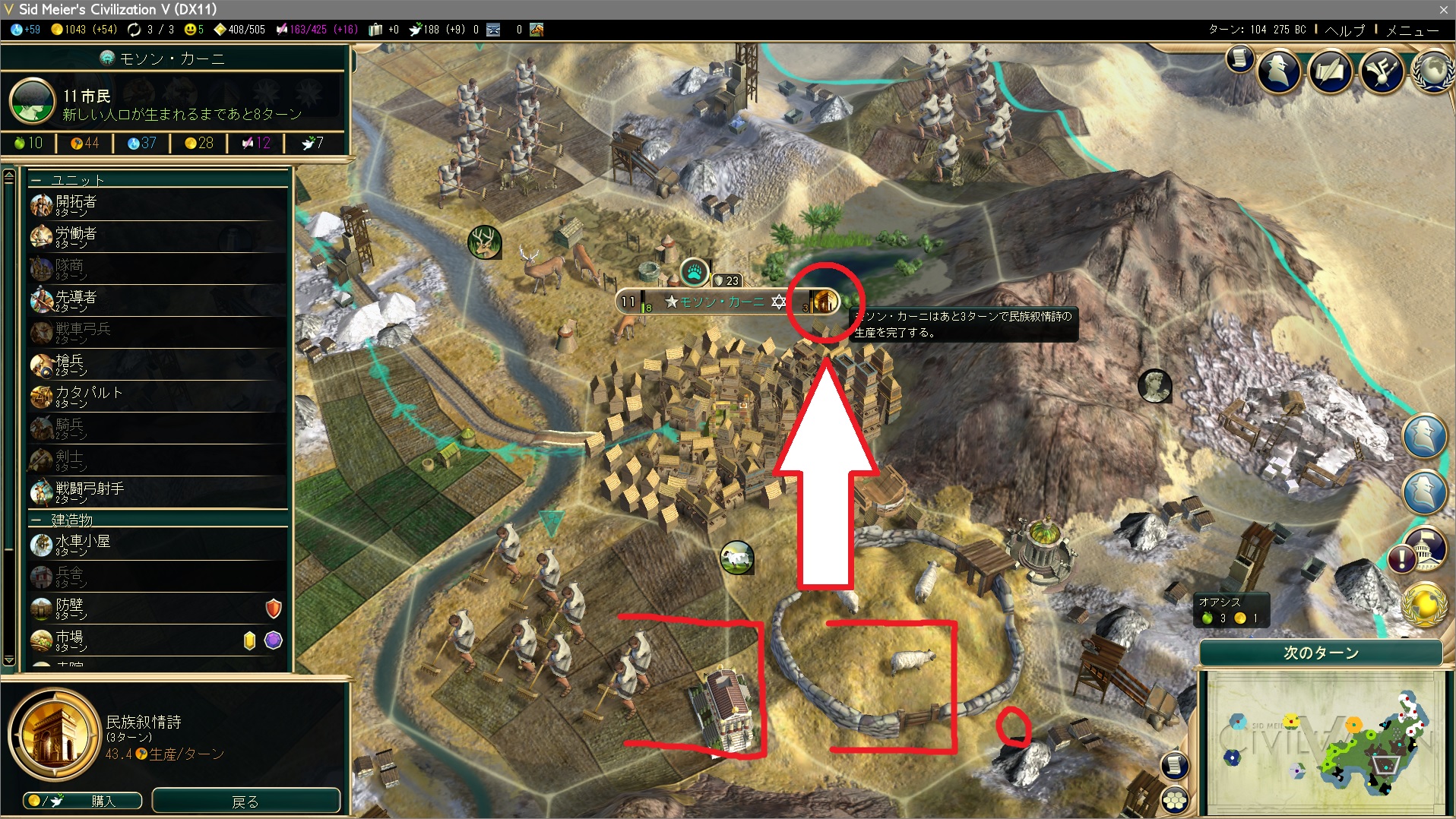1456x819 pixels.
Task: Open the ヘルプ (Help) link
Action: [x=1344, y=30]
